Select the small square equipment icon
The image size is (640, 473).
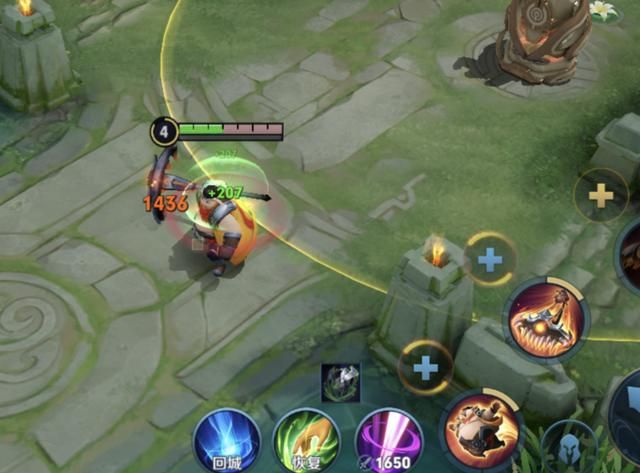(340, 382)
